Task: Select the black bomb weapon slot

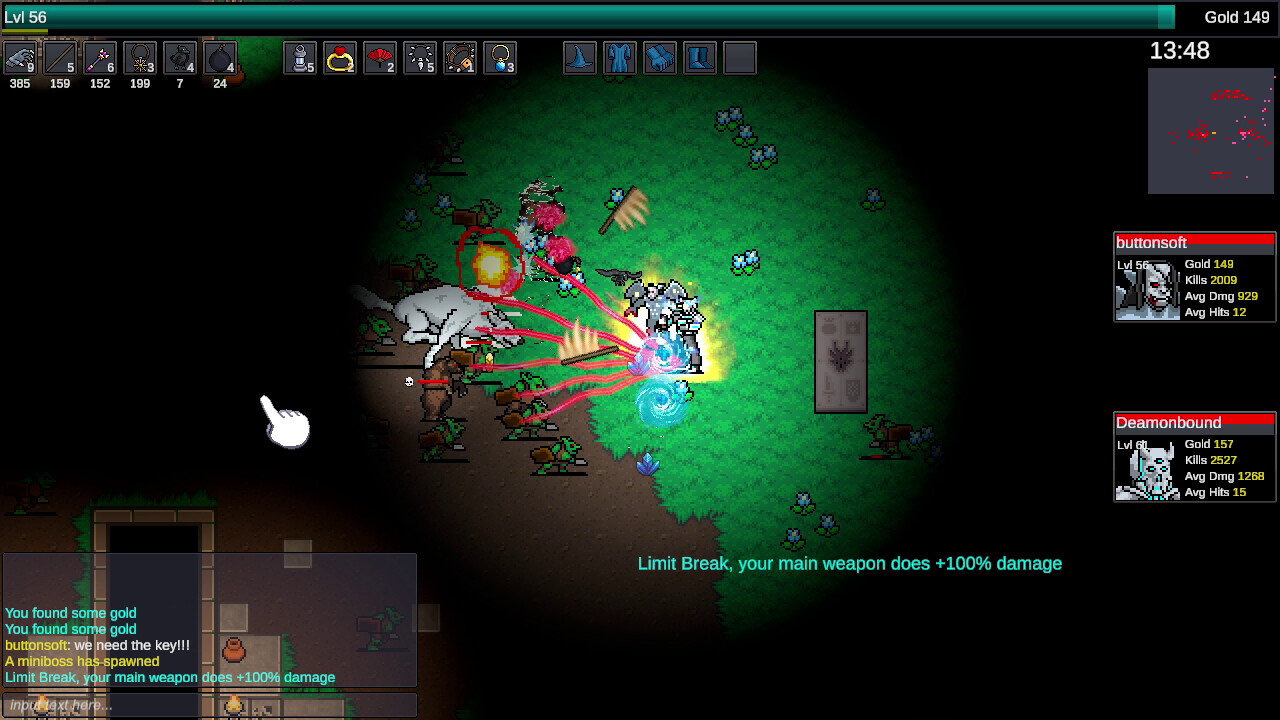Action: 220,58
